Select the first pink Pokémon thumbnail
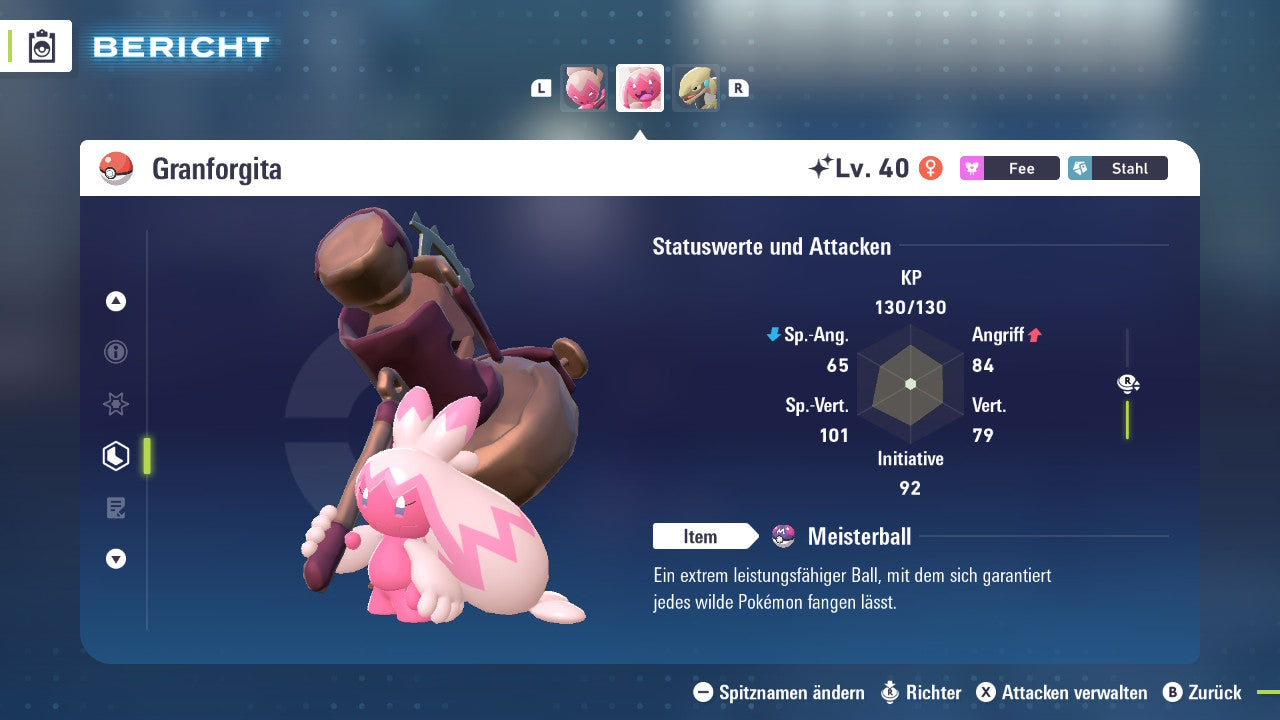1280x720 pixels. [x=584, y=88]
